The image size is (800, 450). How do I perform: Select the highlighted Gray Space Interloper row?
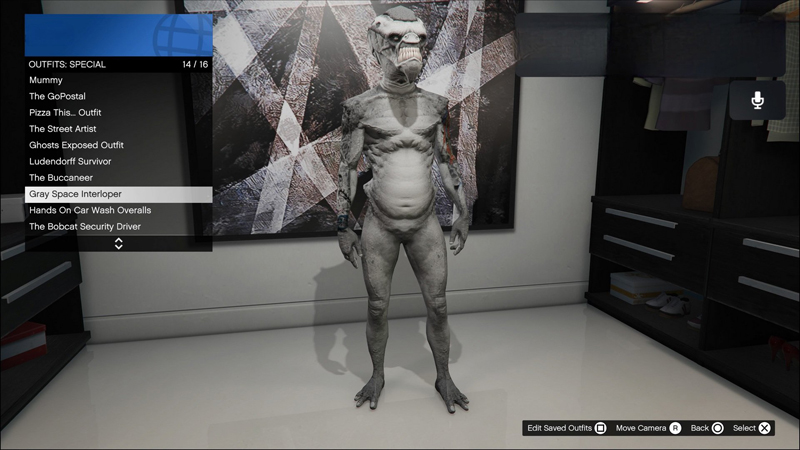[117, 194]
